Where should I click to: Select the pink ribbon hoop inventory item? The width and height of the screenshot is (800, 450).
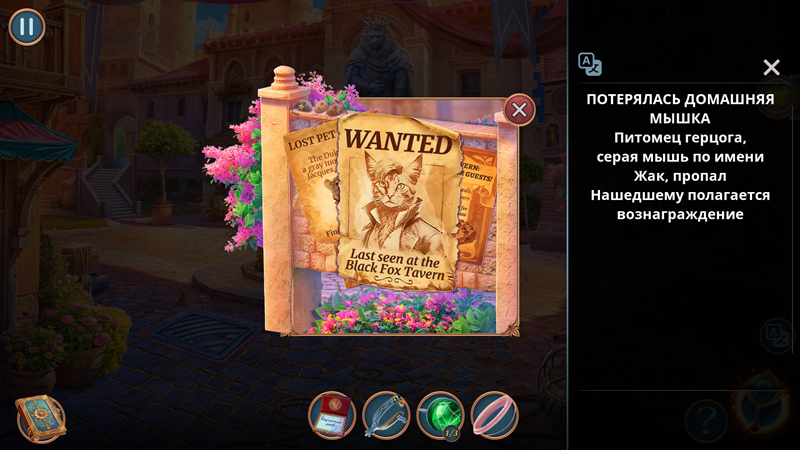click(494, 415)
